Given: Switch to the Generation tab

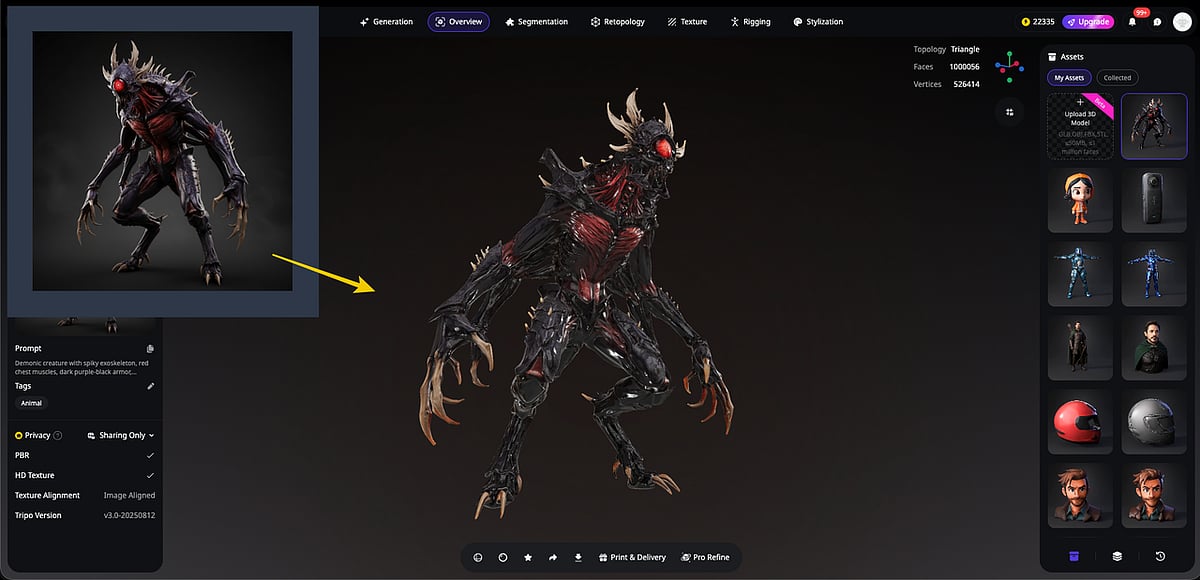Looking at the screenshot, I should (386, 22).
